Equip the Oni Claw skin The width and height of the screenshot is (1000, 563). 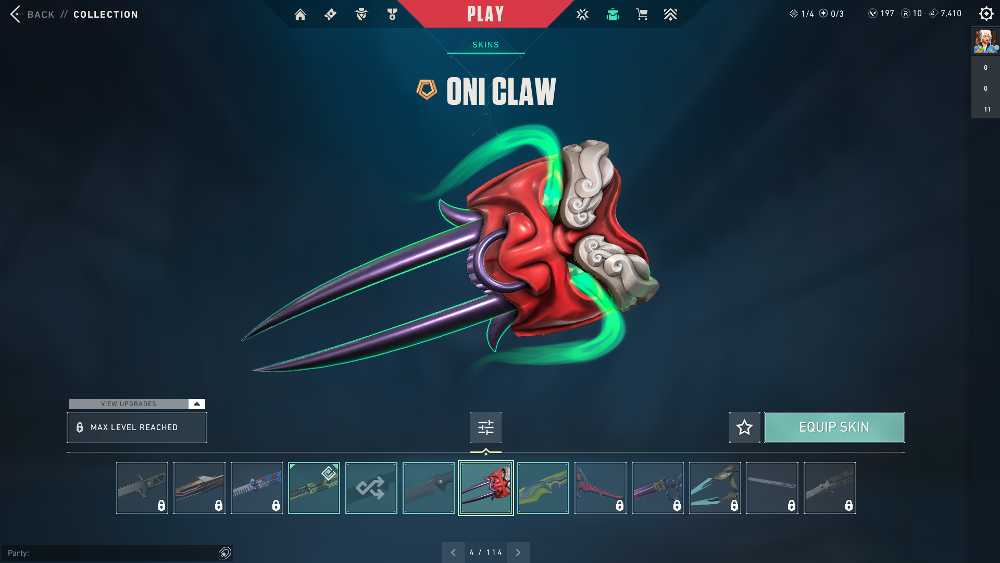(x=834, y=427)
